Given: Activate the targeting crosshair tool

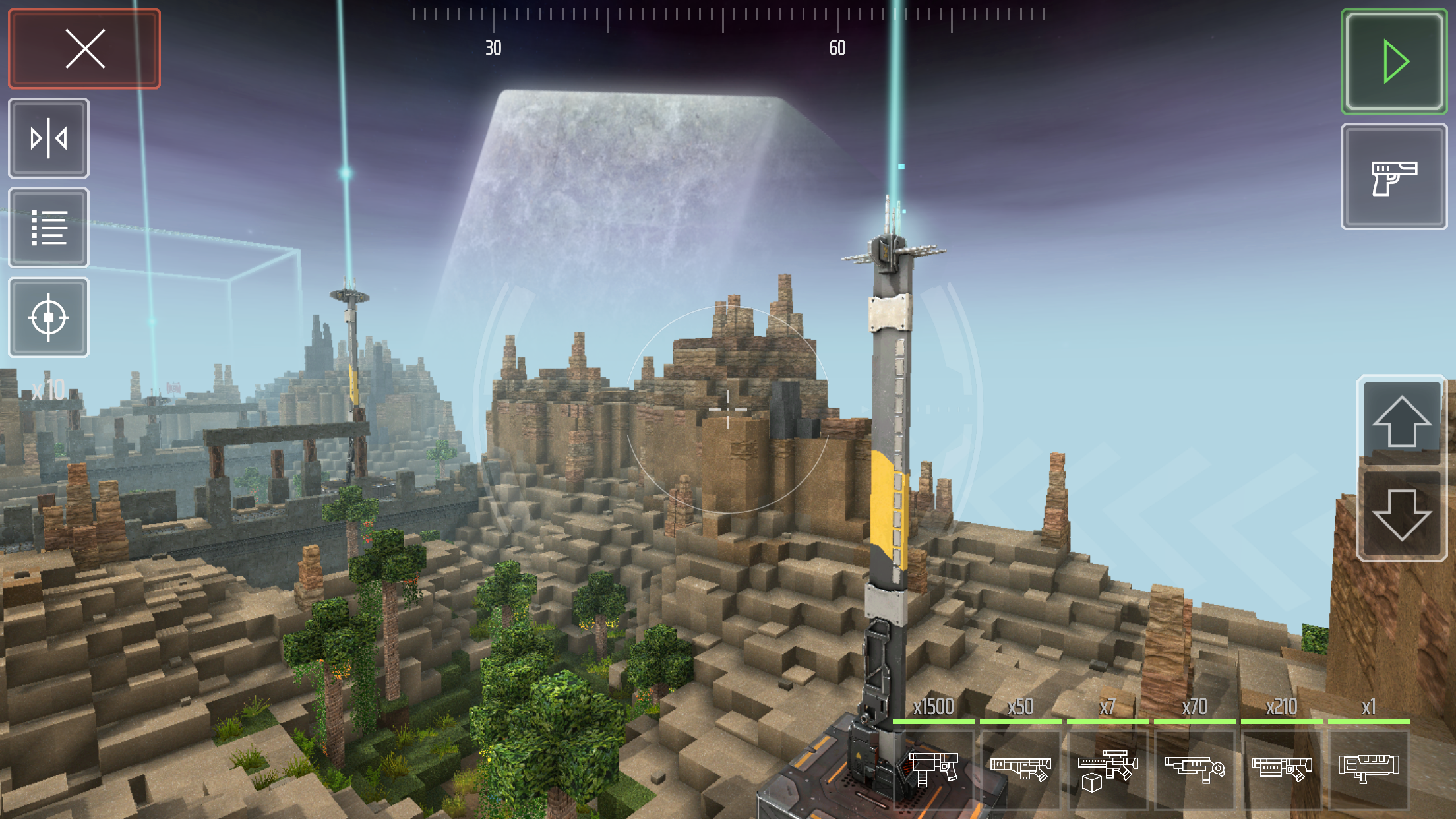Looking at the screenshot, I should [x=48, y=318].
